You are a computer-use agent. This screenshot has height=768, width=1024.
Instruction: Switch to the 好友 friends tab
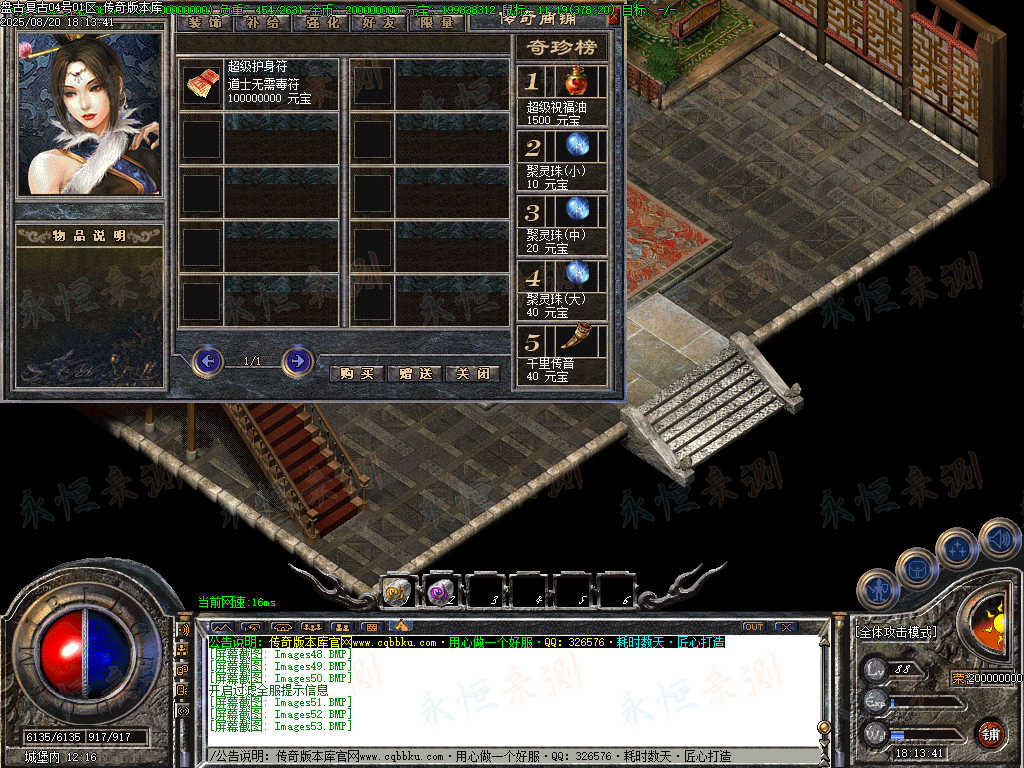pos(379,22)
